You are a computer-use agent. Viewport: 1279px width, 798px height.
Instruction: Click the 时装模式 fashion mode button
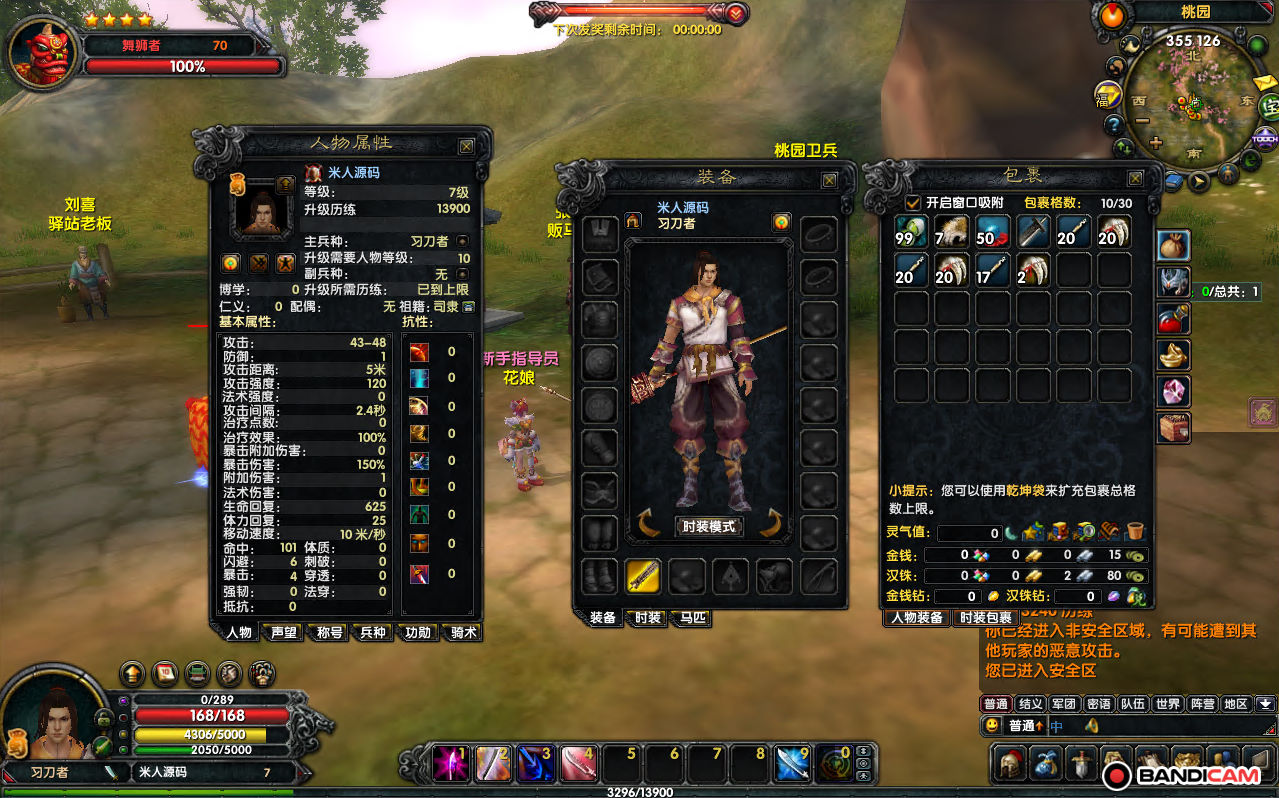click(x=709, y=526)
